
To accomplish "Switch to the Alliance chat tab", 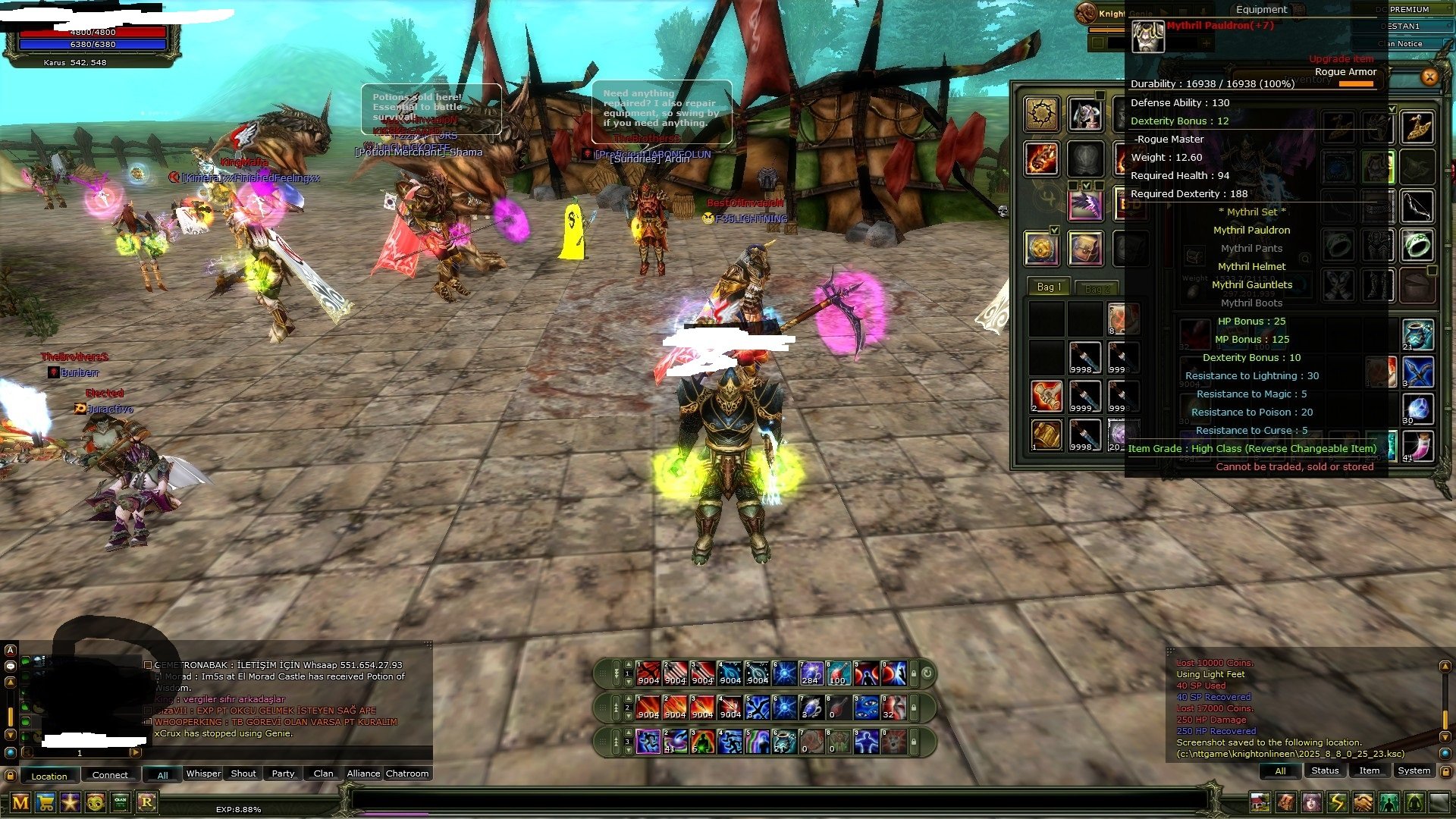I will [363, 773].
